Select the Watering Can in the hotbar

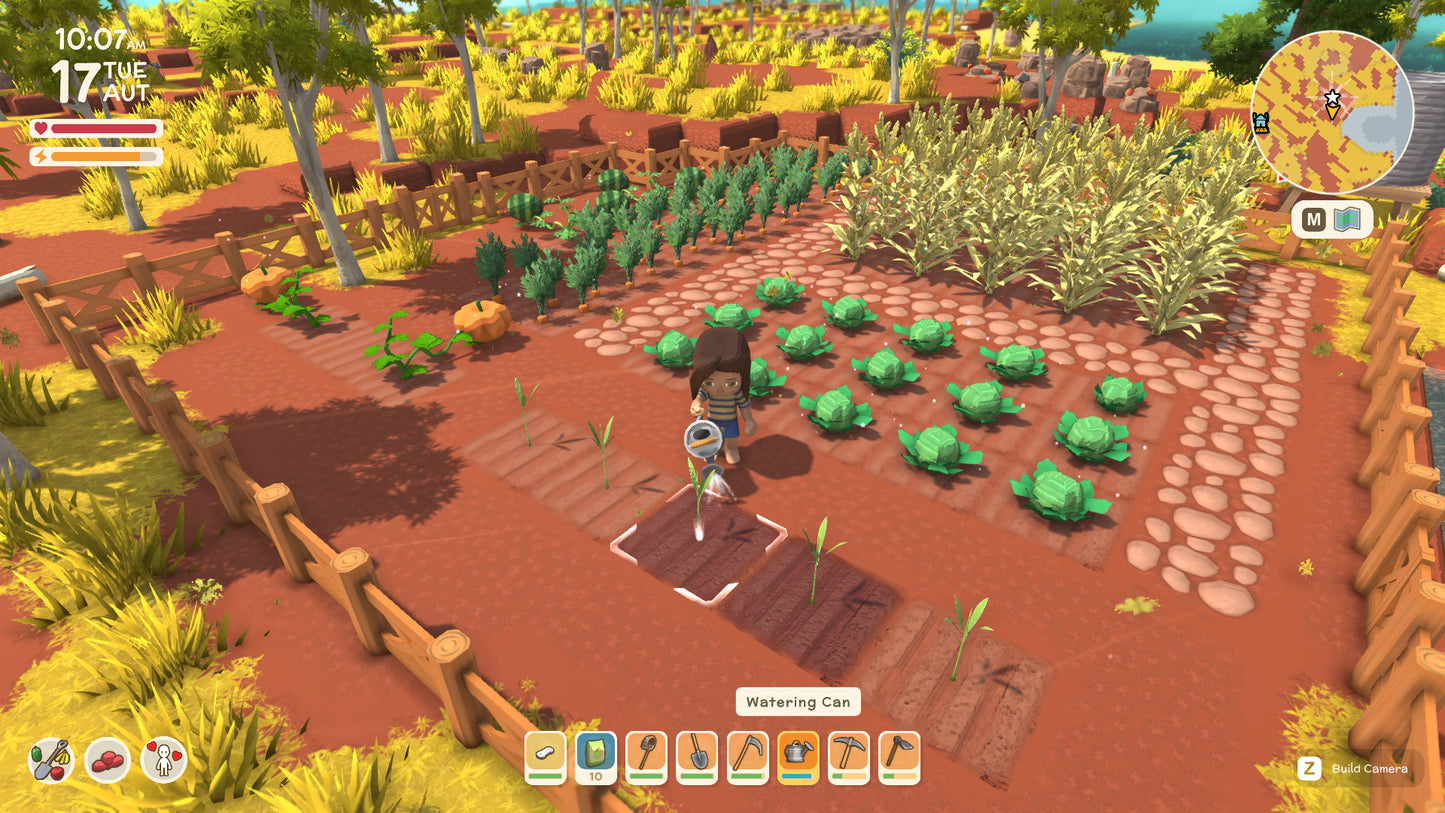(798, 757)
